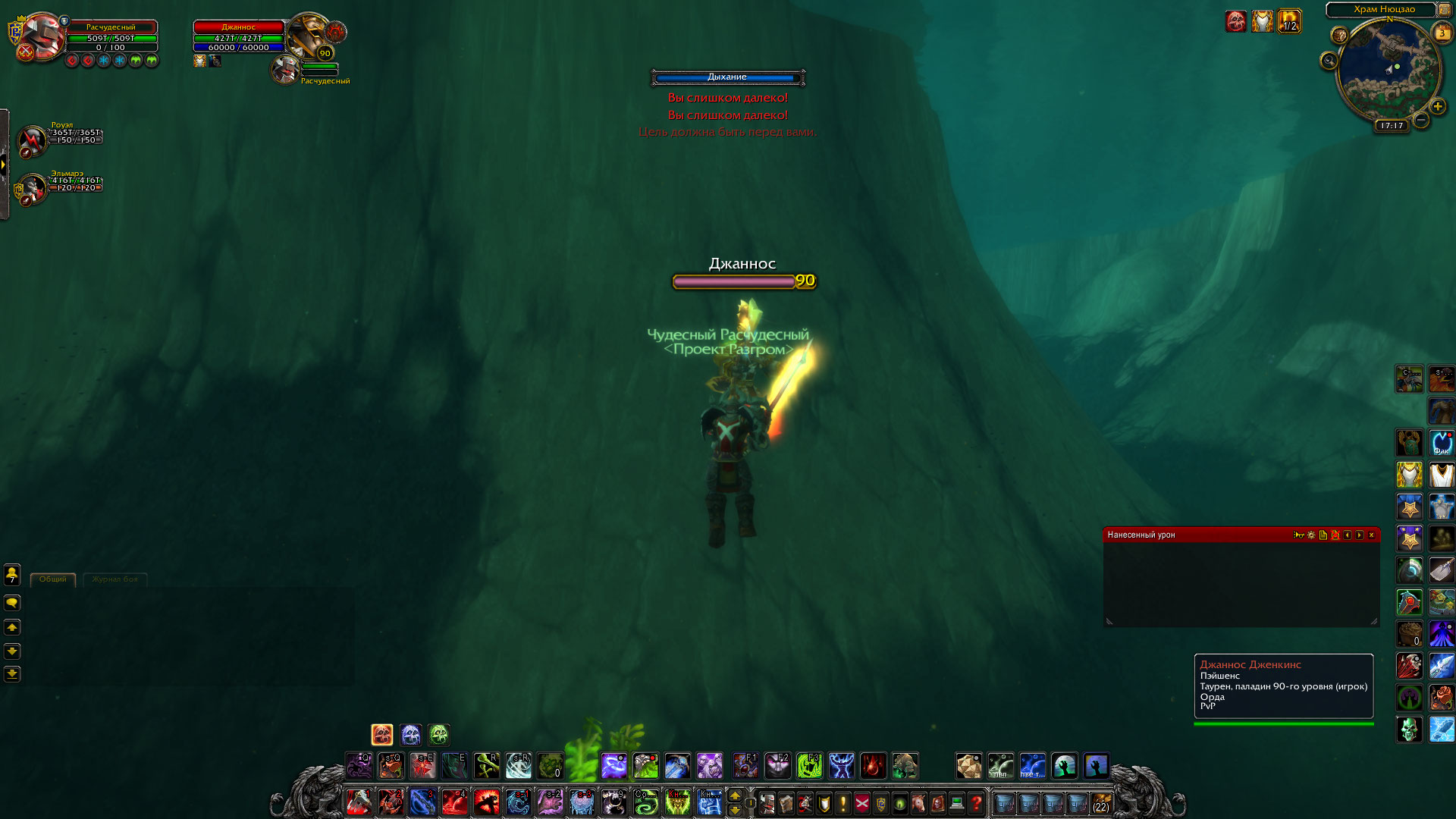Open the red question mark help button

pos(976,803)
